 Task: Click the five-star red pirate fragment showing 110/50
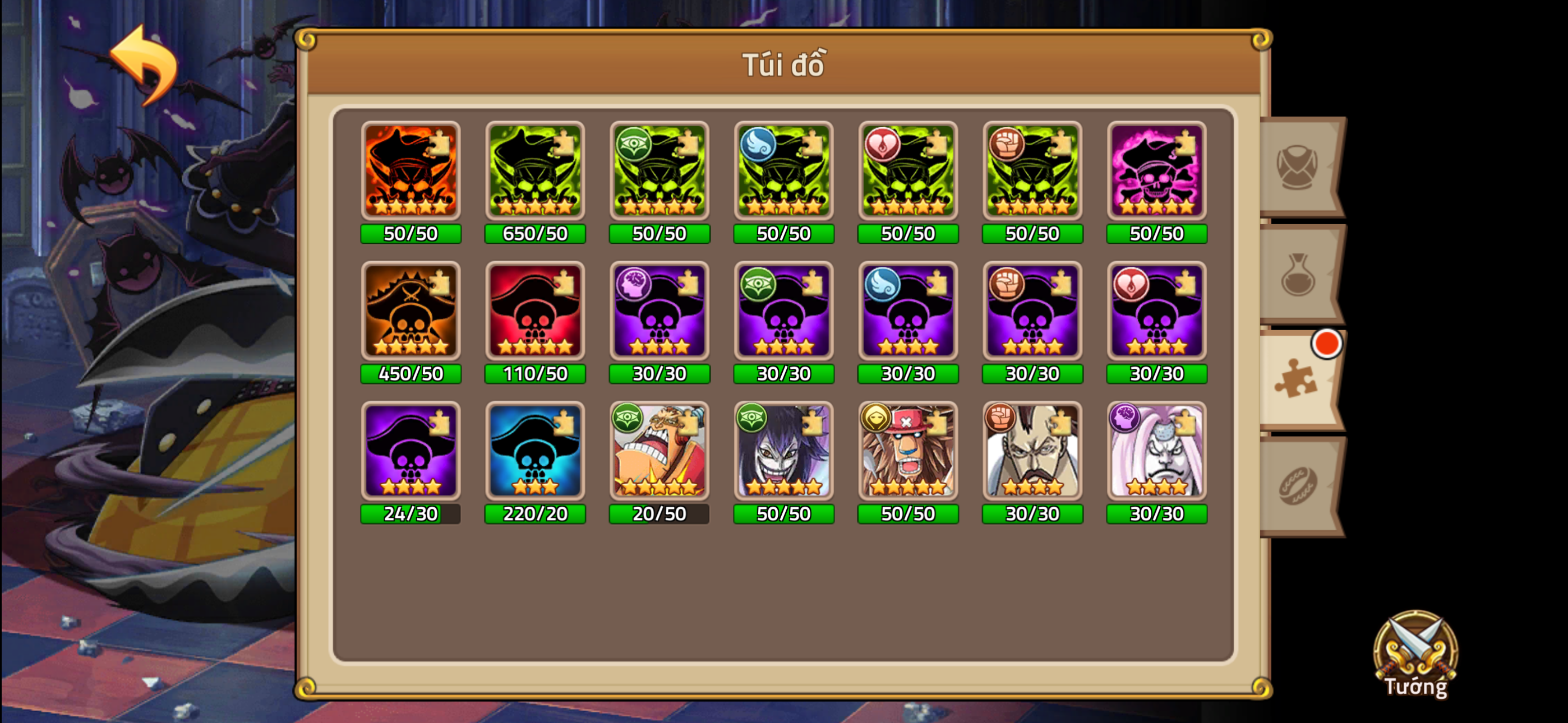tap(535, 312)
